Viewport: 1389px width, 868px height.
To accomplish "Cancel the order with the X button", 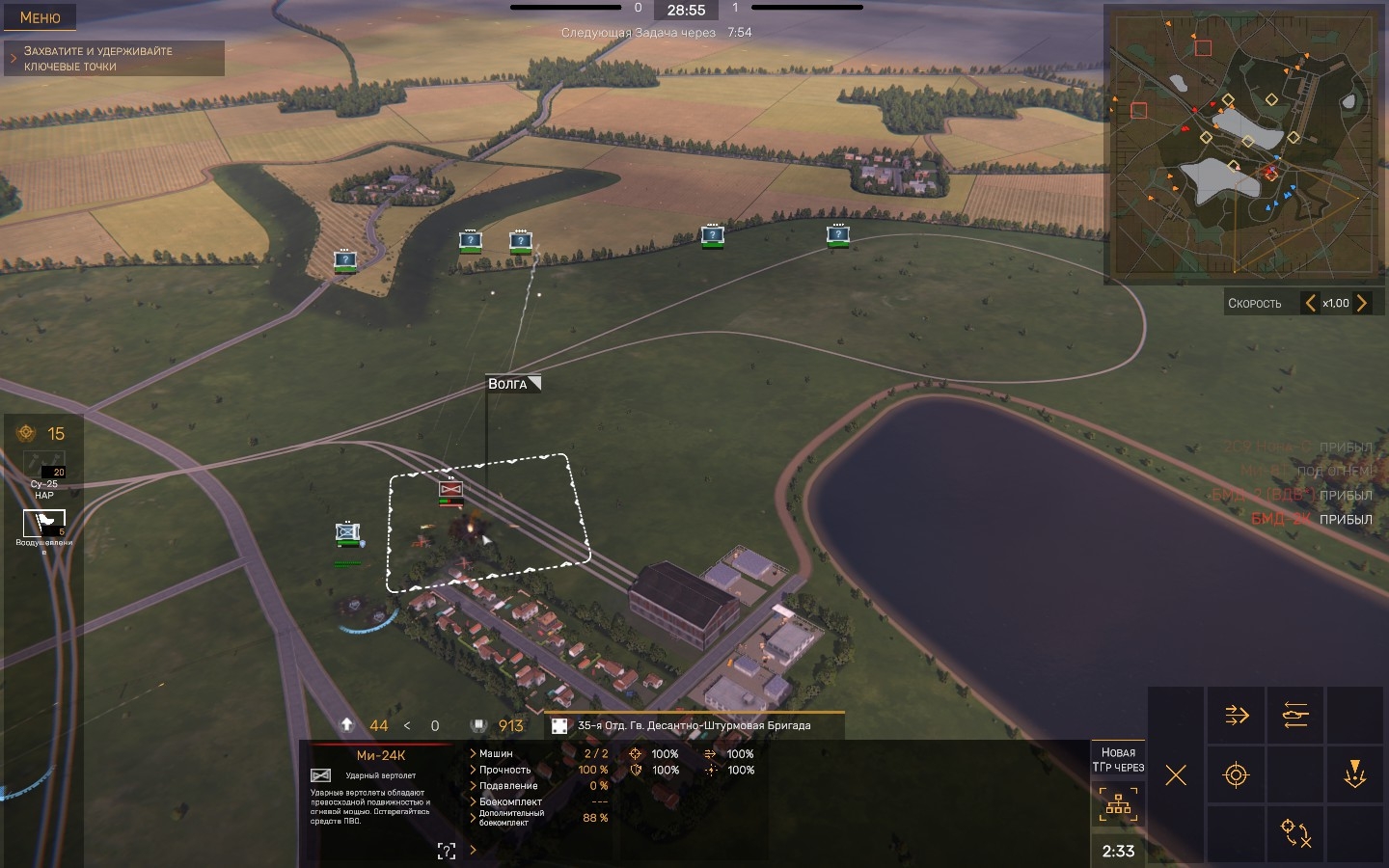I will point(1175,775).
